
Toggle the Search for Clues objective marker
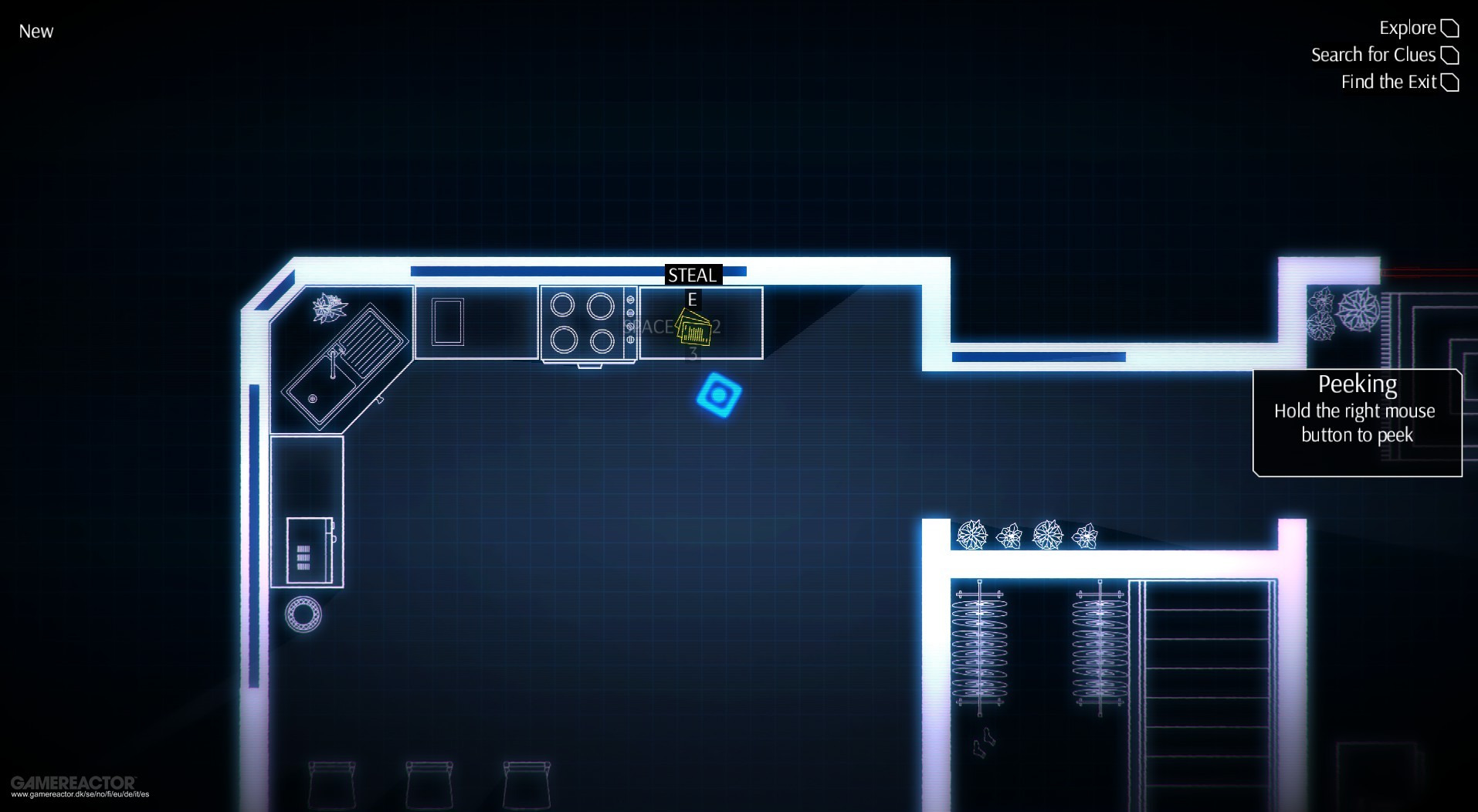pyautogui.click(x=1451, y=54)
